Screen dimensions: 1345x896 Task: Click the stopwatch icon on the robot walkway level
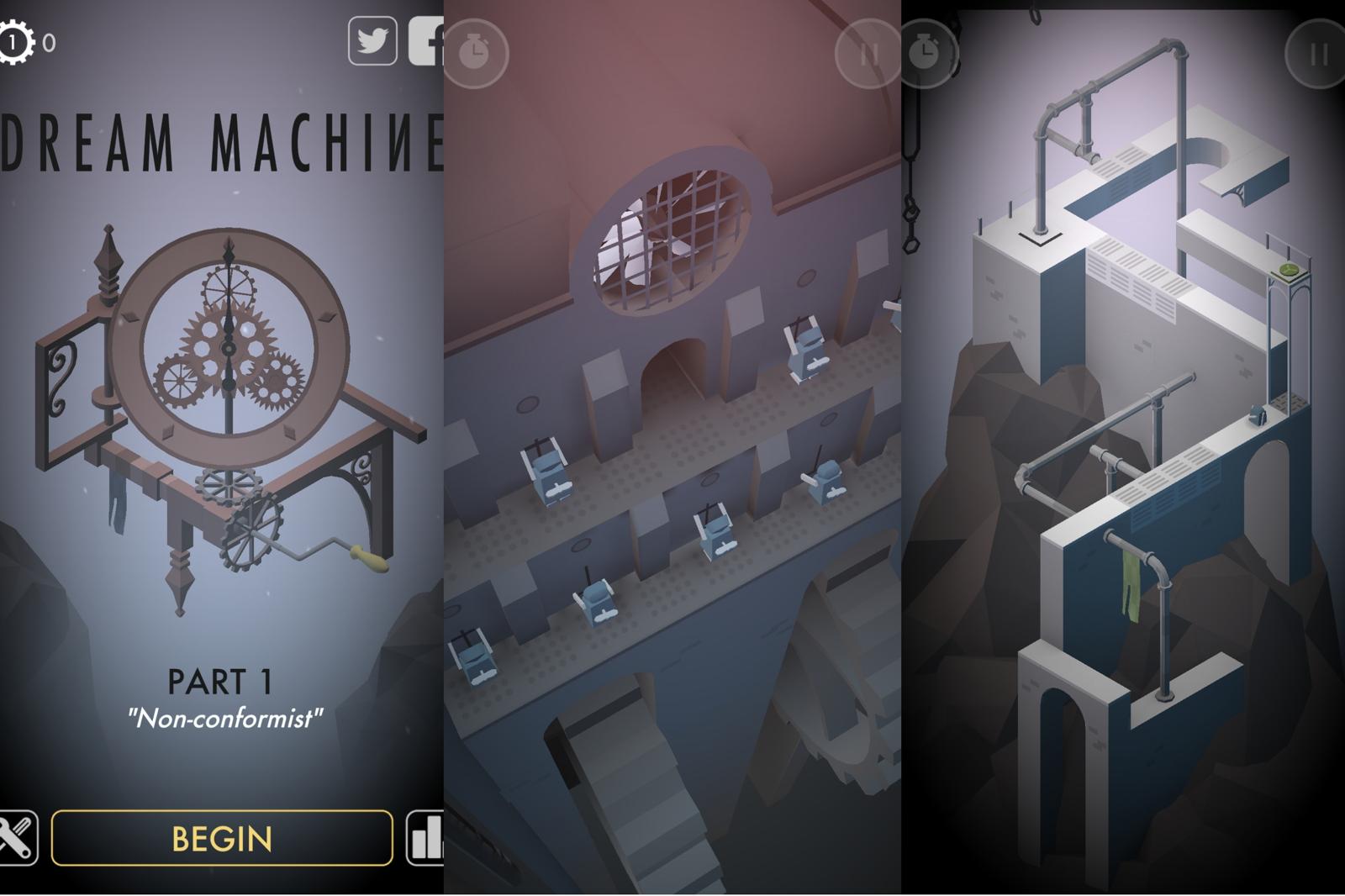[x=475, y=53]
